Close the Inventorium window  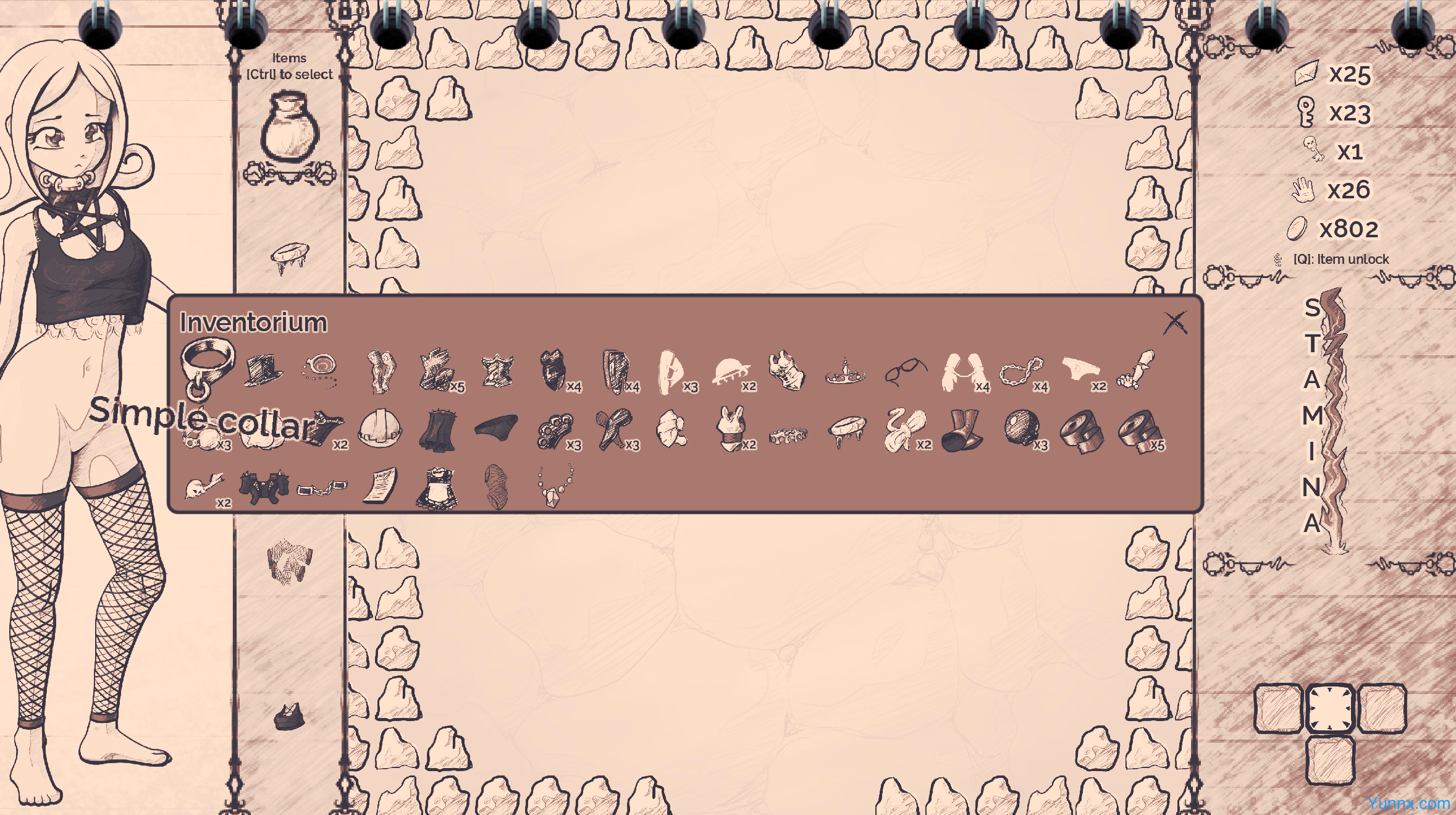[1174, 323]
